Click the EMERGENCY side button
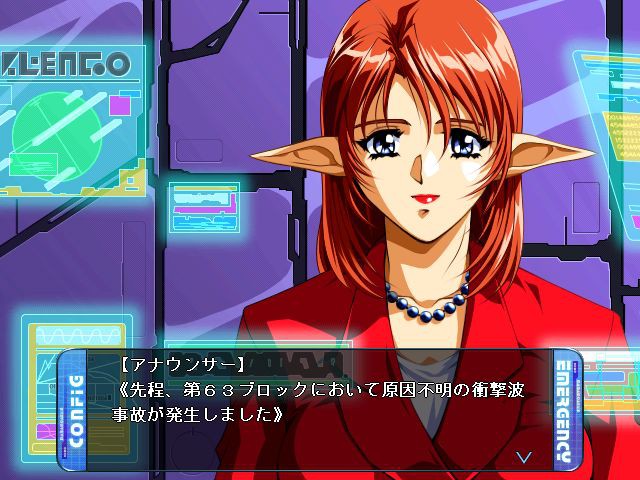This screenshot has width=640, height=480. (x=565, y=410)
